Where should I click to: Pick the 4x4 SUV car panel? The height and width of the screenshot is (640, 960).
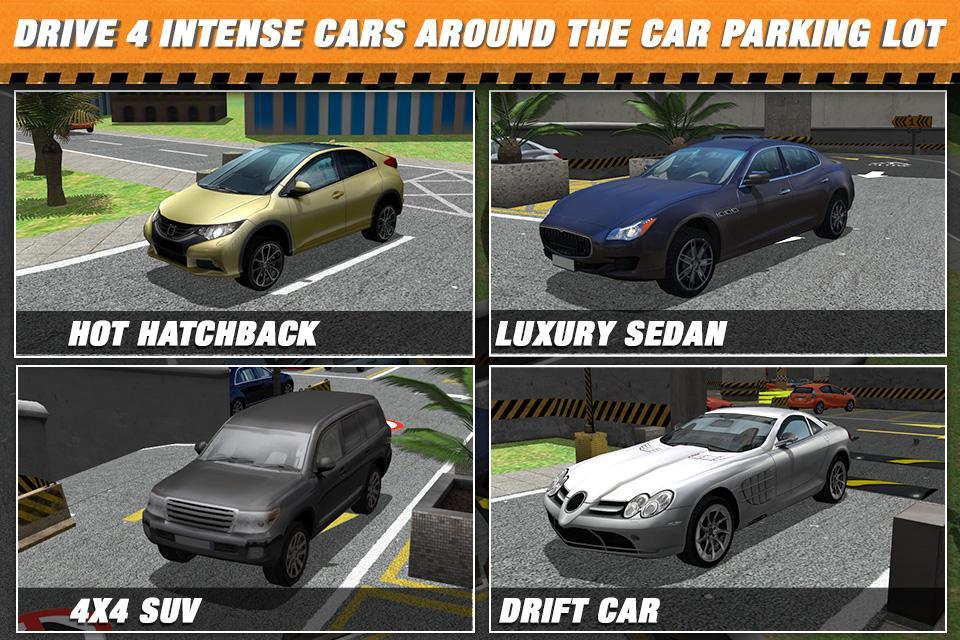click(x=244, y=498)
